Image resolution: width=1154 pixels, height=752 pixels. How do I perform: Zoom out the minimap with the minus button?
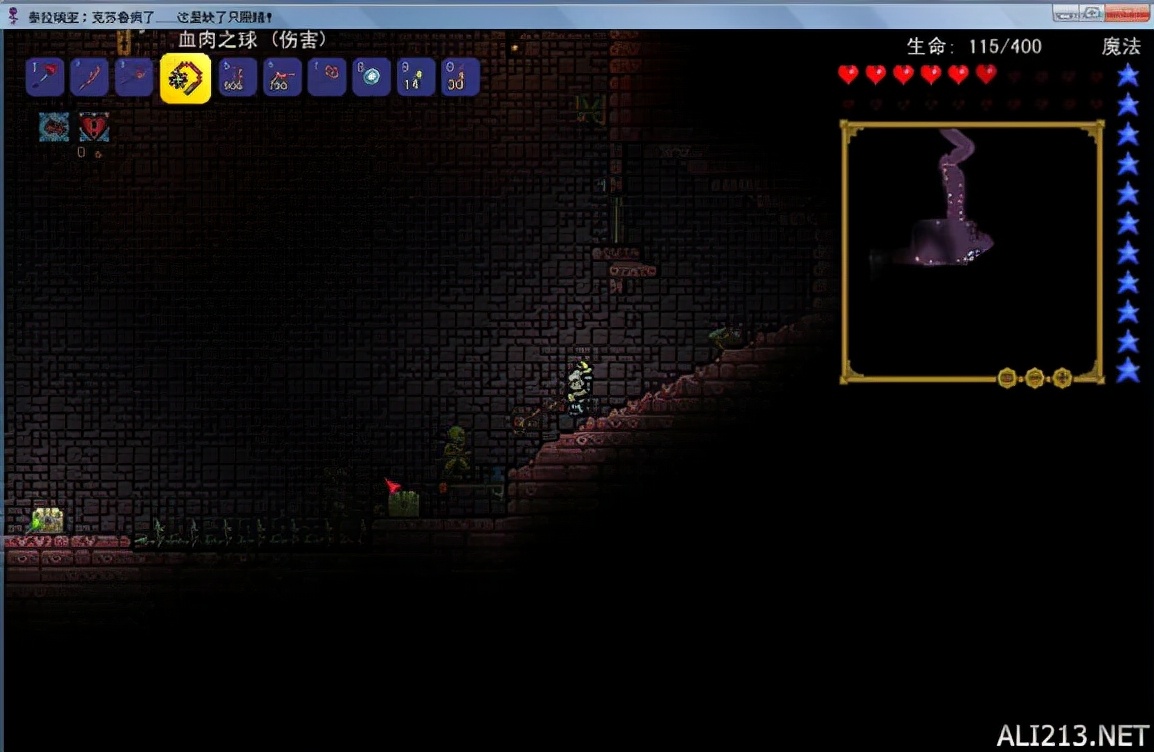point(1035,378)
